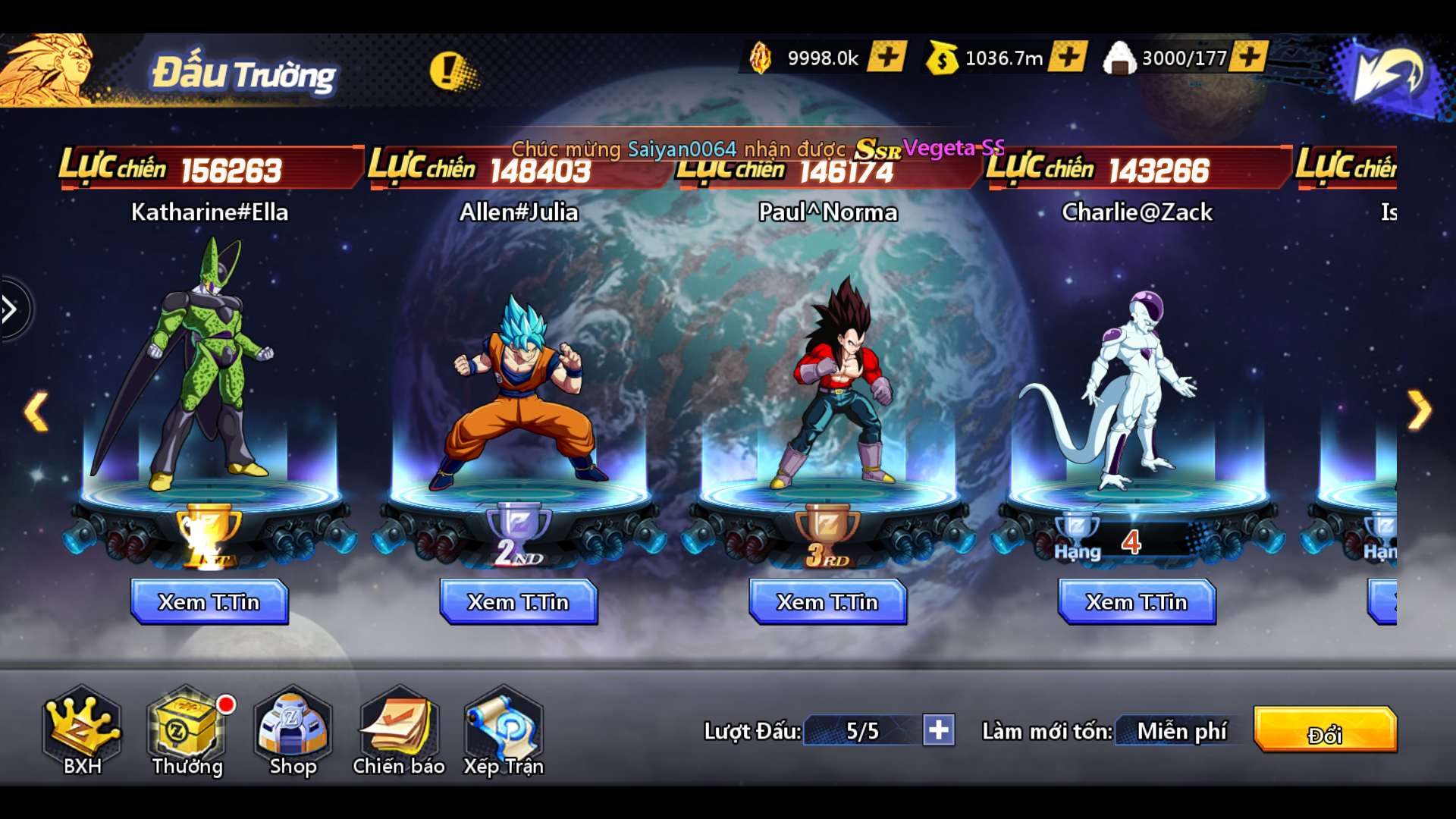Image resolution: width=1456 pixels, height=819 pixels.
Task: Show previous opponents with left arrow
Action: point(36,412)
